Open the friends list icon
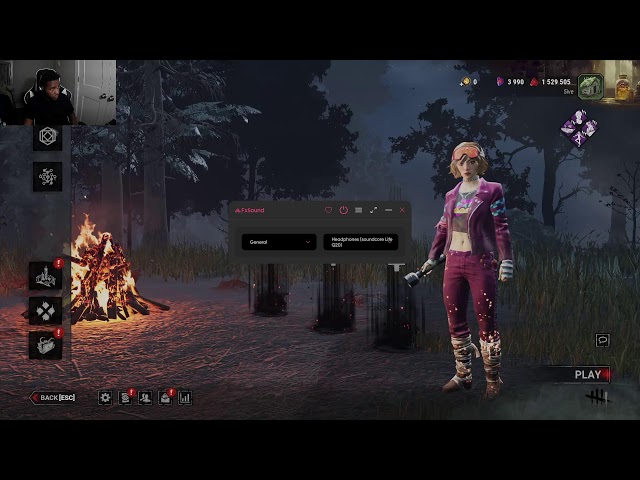Viewport: 640px width, 480px height. (145, 398)
